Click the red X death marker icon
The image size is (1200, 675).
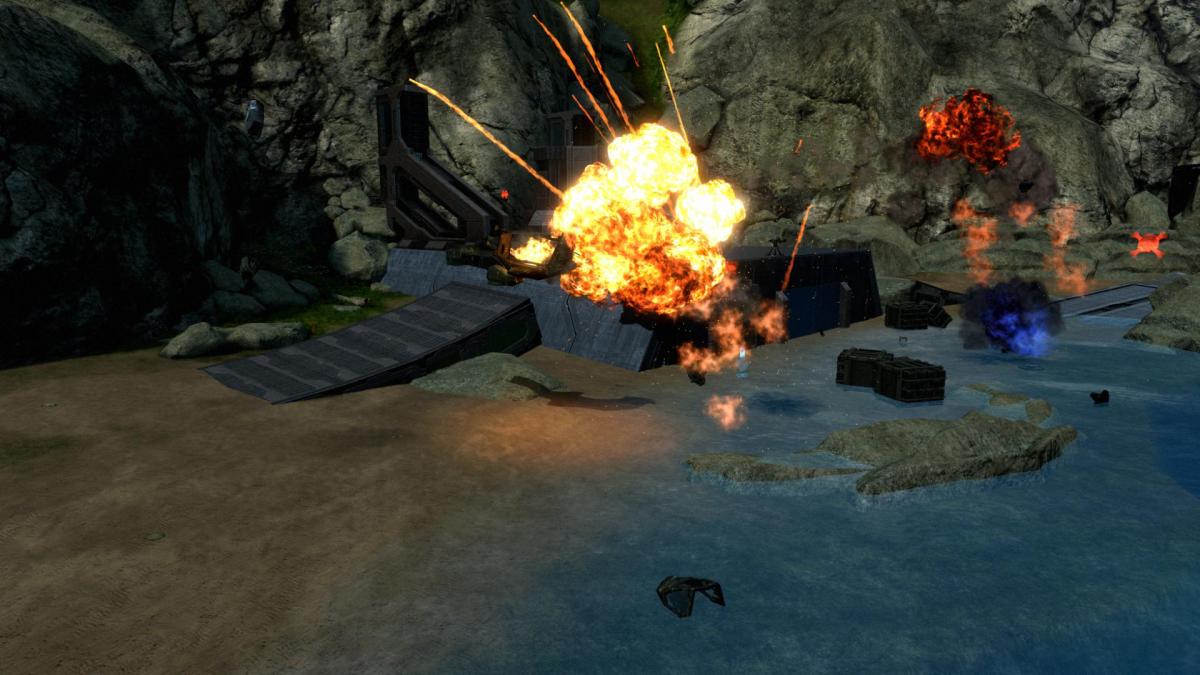point(1148,244)
